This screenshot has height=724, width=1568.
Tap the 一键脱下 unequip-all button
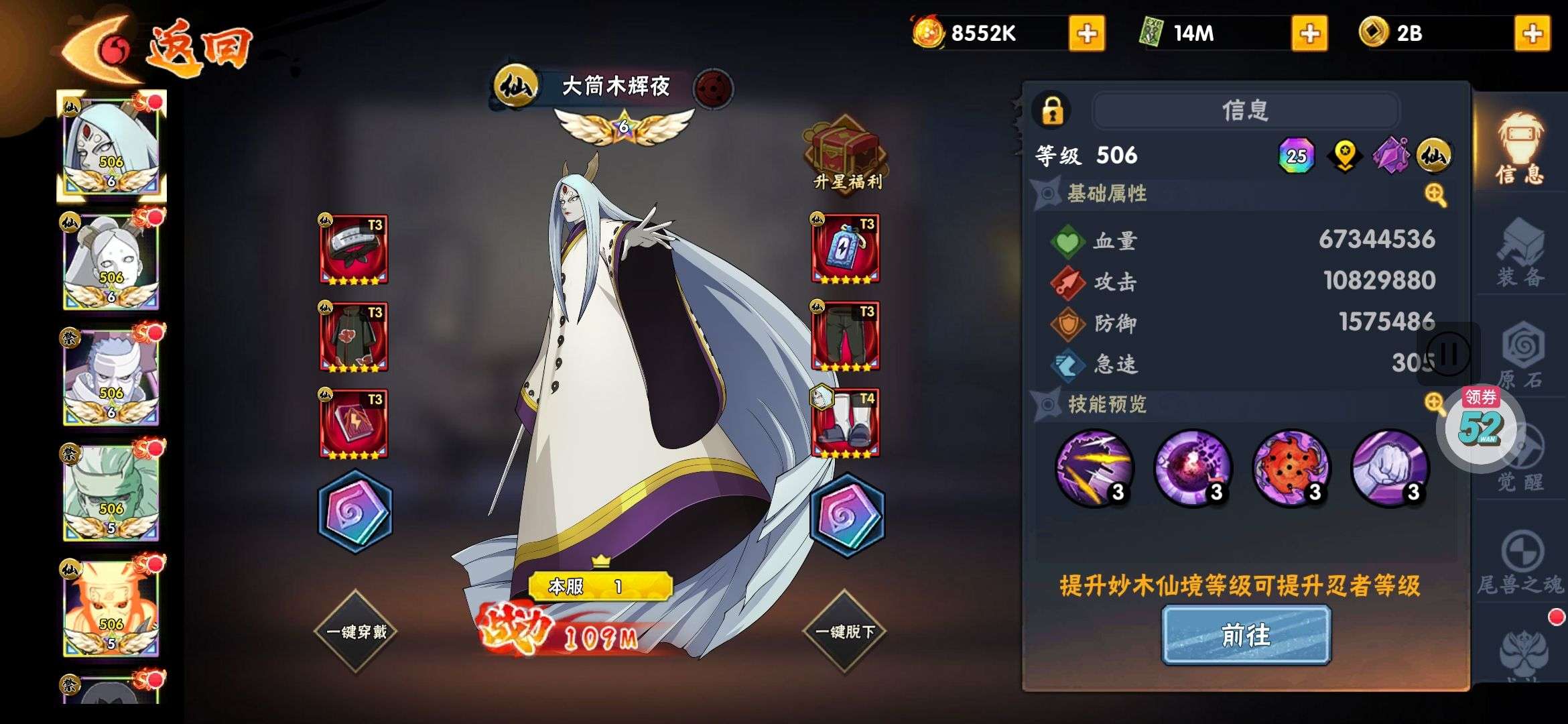[x=844, y=631]
